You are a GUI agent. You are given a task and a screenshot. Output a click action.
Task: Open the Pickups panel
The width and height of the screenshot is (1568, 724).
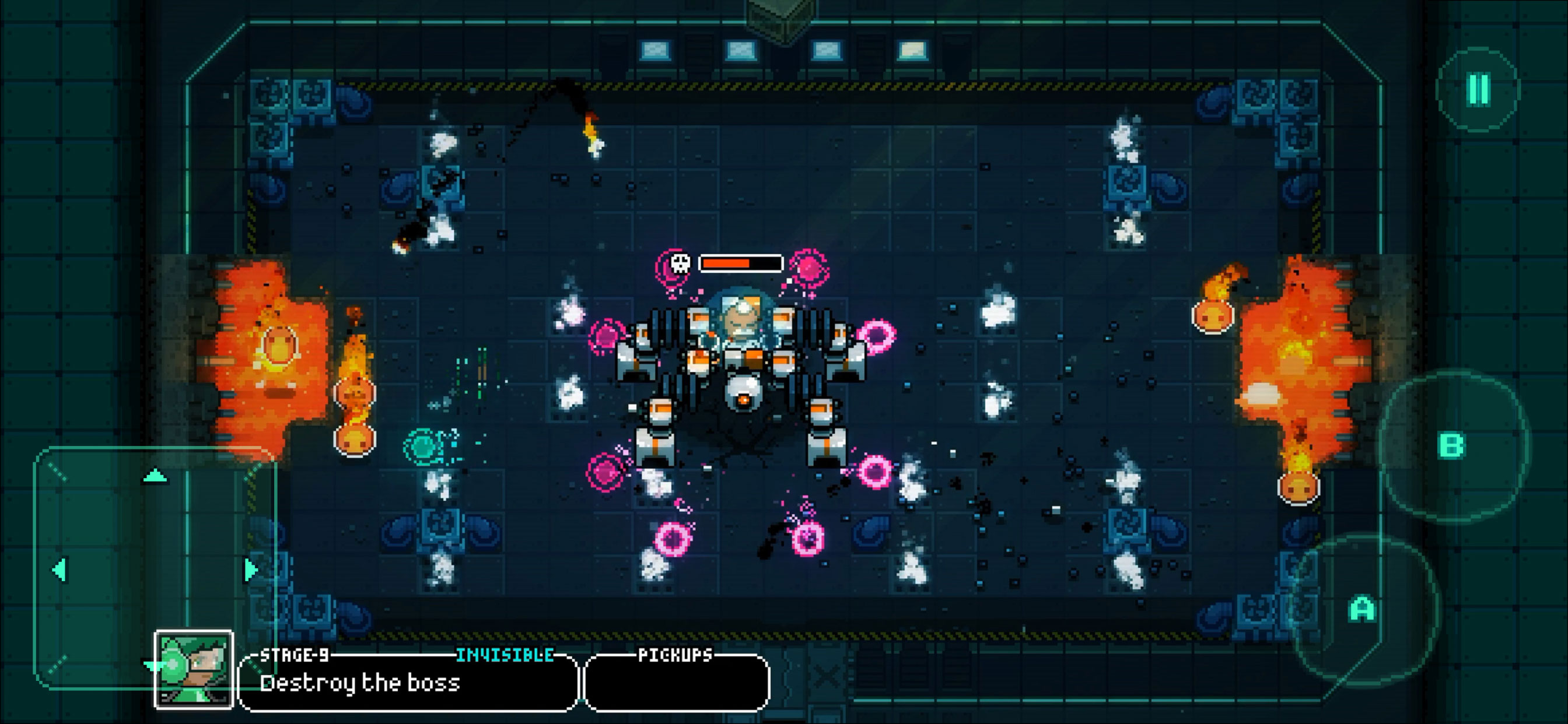pyautogui.click(x=676, y=683)
